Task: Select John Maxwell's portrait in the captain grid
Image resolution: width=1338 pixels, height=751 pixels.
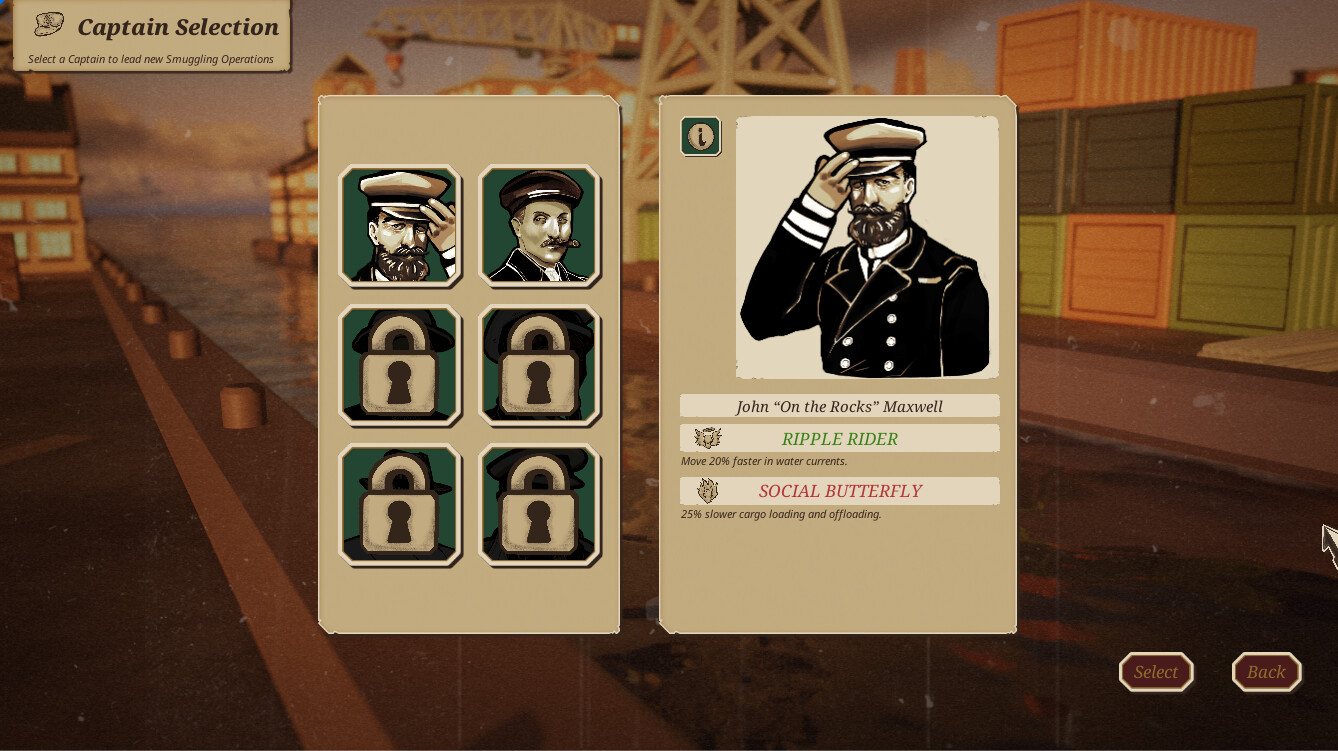Action: pos(399,226)
